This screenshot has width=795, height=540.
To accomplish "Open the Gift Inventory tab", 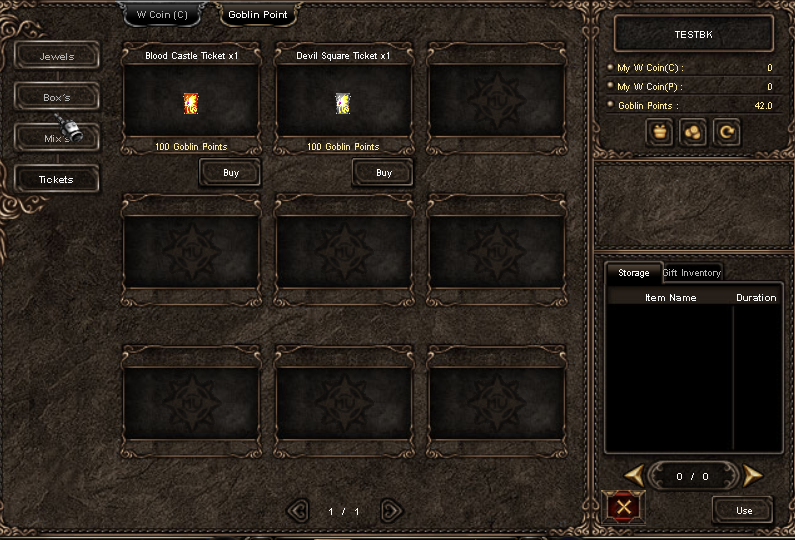I will (691, 272).
